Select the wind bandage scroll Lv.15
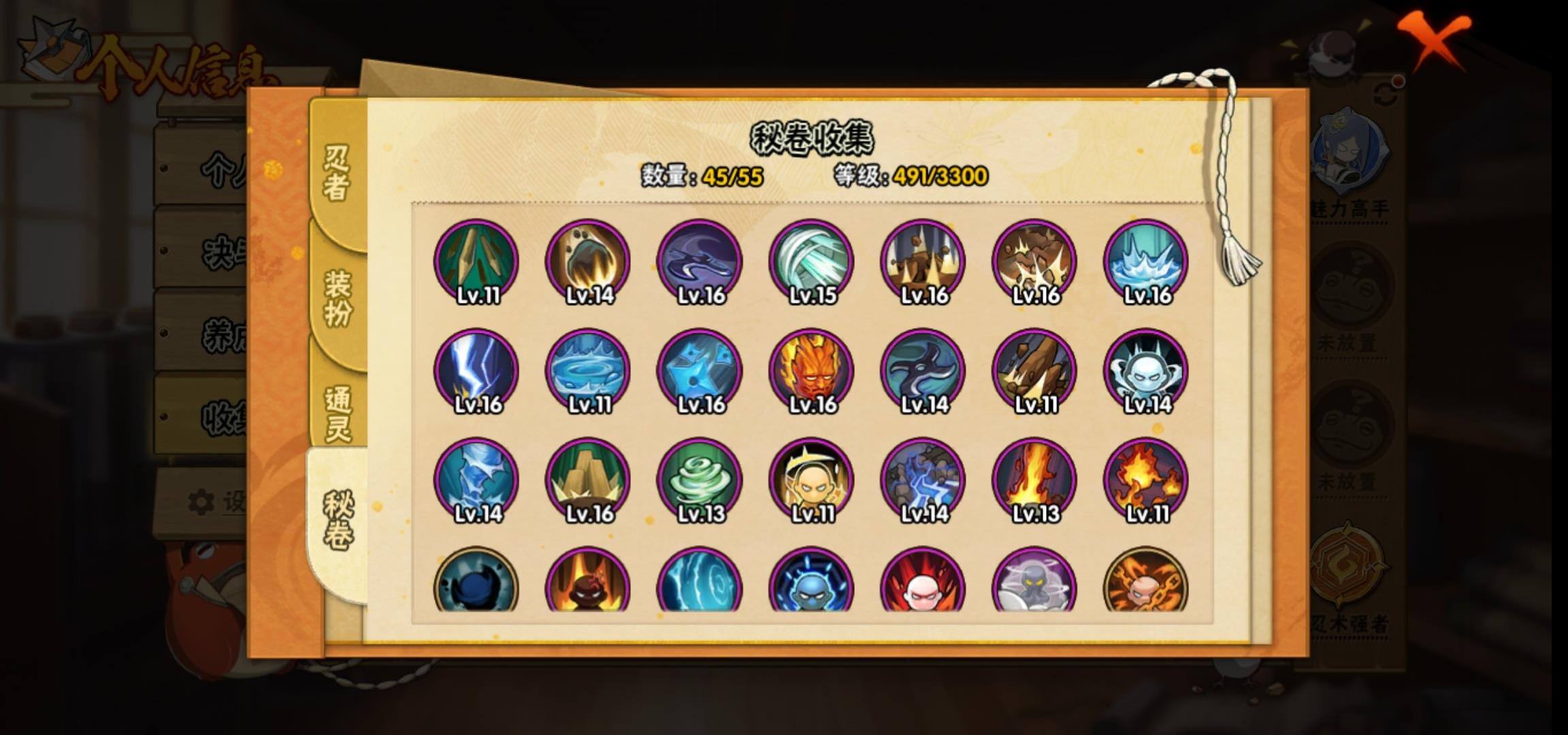Image resolution: width=1568 pixels, height=735 pixels. click(x=811, y=261)
